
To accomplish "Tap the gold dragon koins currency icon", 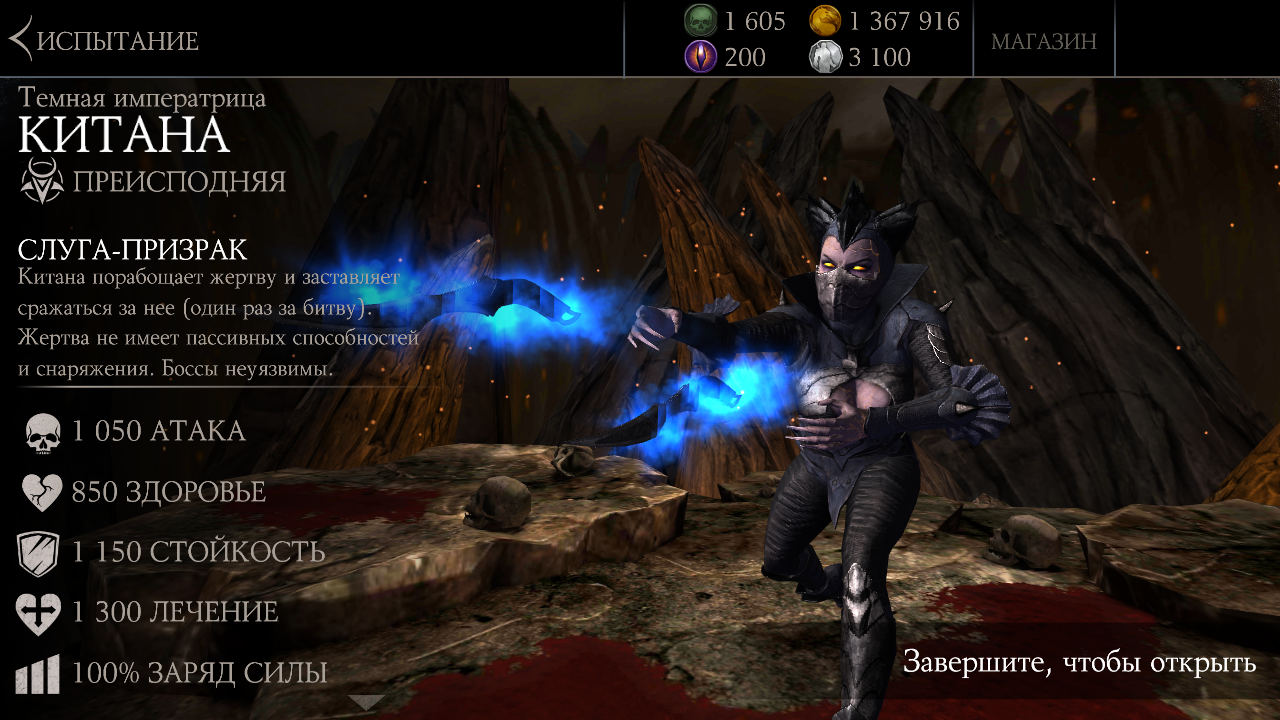I will pyautogui.click(x=825, y=21).
